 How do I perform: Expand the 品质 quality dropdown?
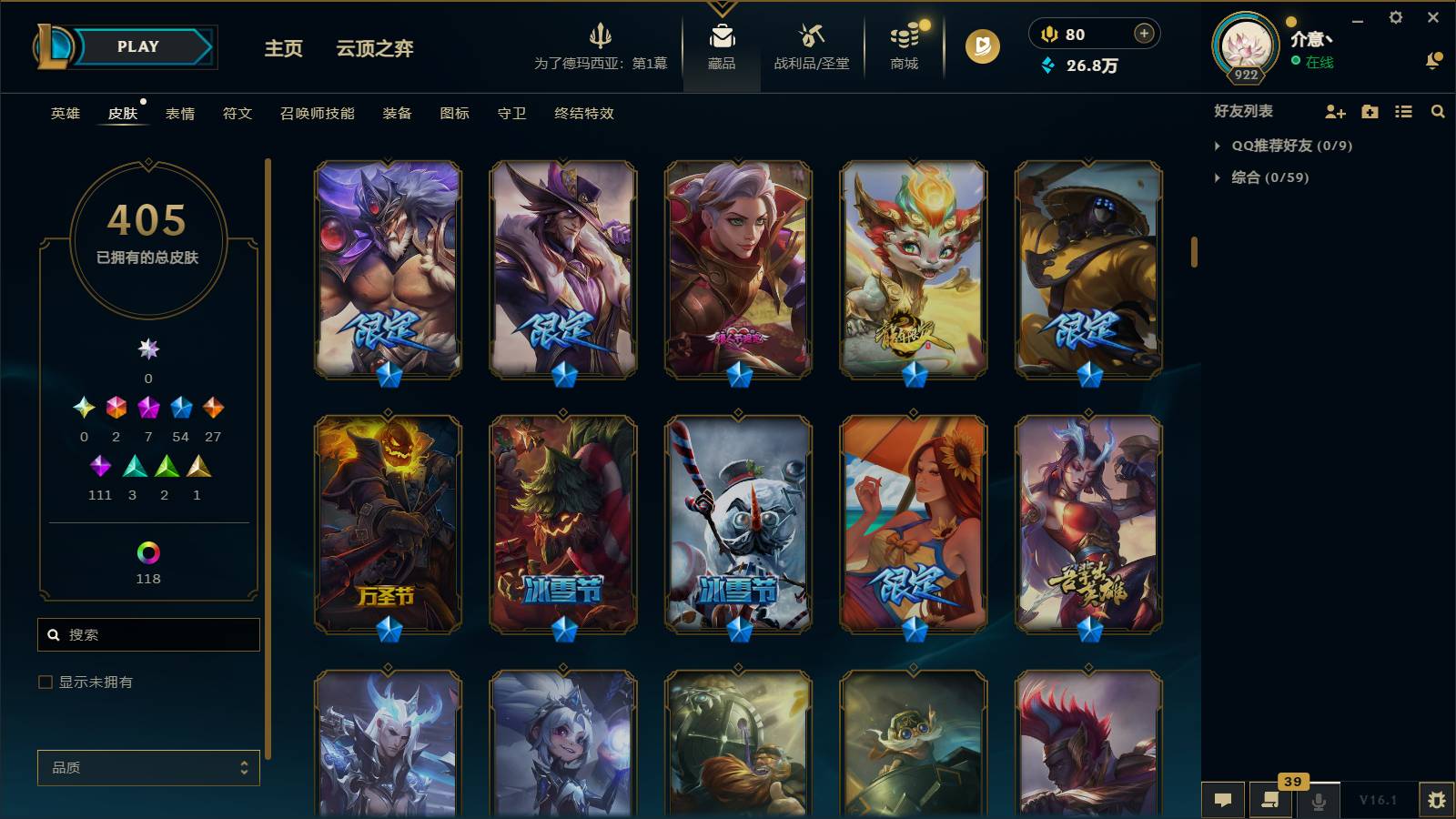148,768
